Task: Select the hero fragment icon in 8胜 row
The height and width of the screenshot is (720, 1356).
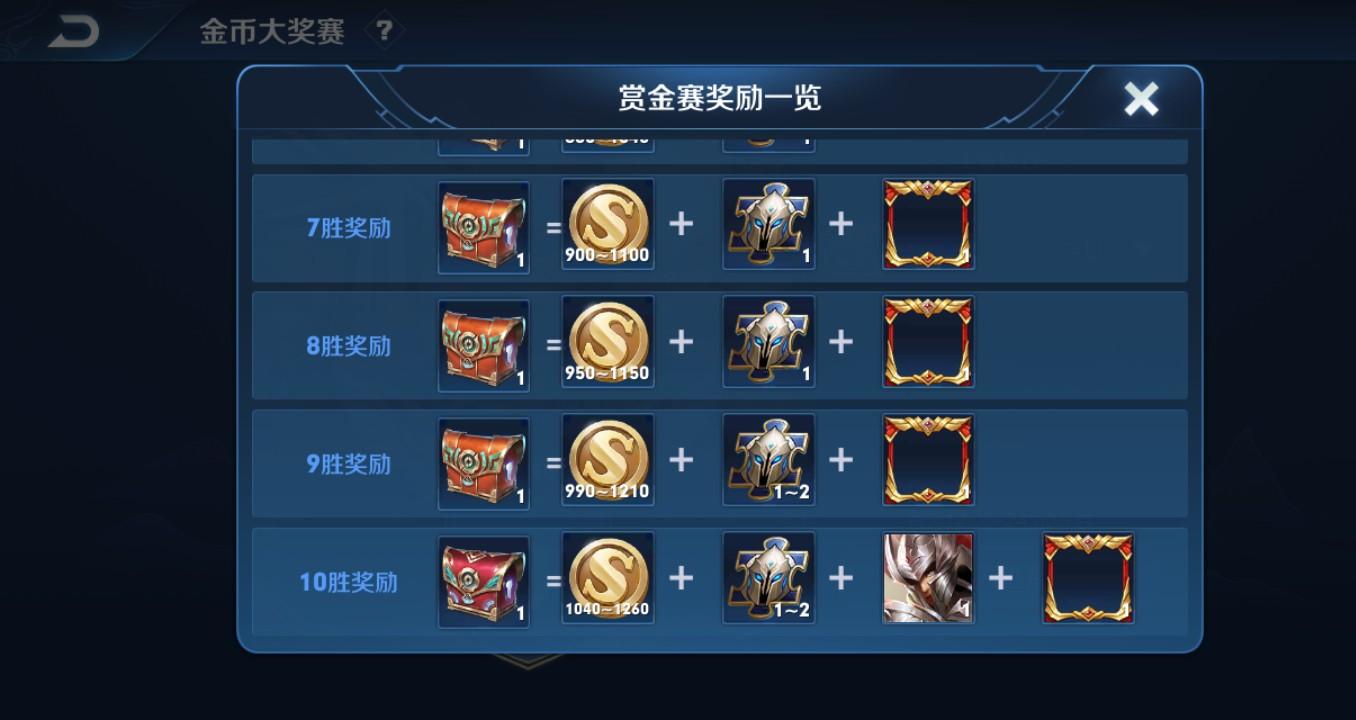Action: pos(768,341)
